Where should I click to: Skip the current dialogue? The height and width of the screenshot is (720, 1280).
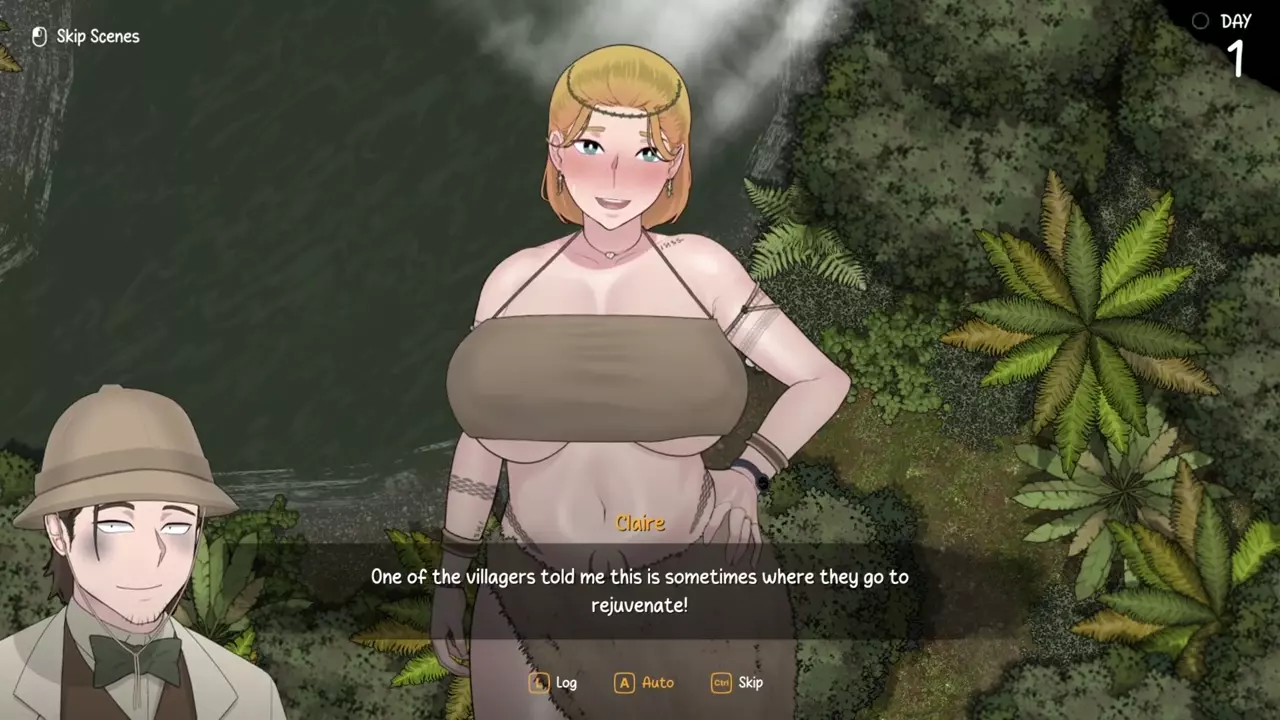coord(738,683)
